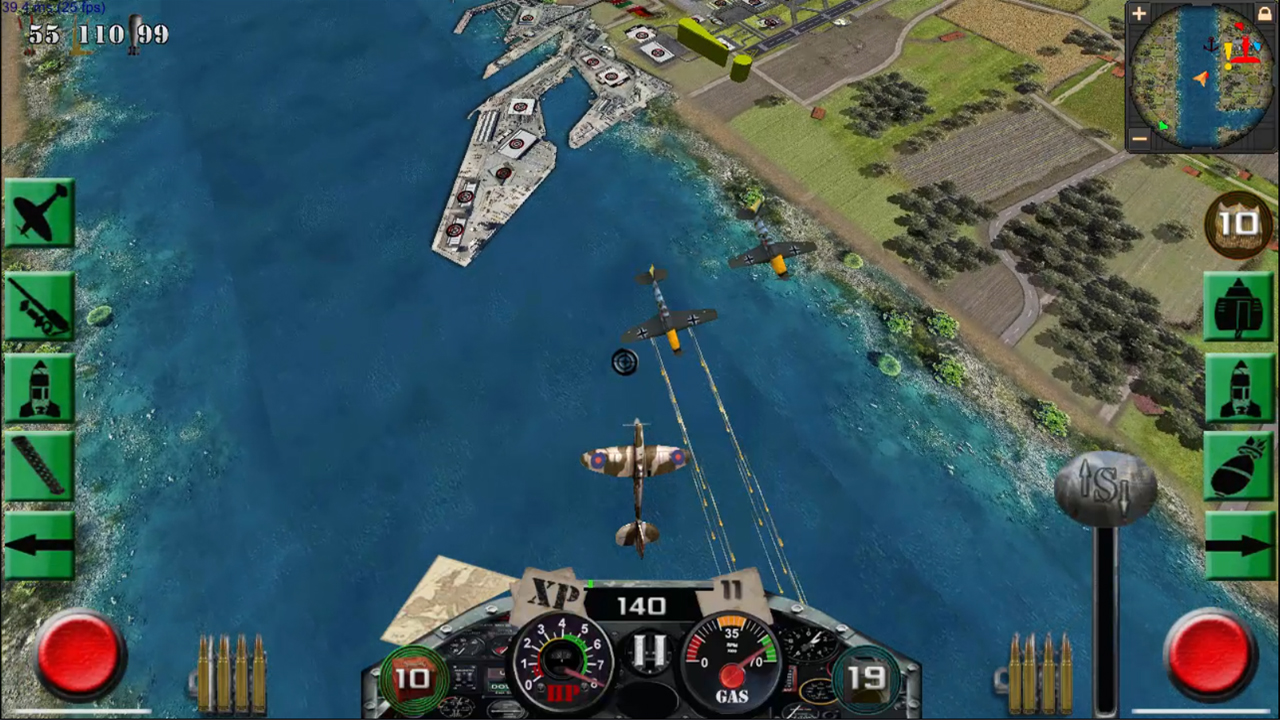Toggle the padlock on the minimap
The width and height of the screenshot is (1280, 720).
coord(1264,14)
